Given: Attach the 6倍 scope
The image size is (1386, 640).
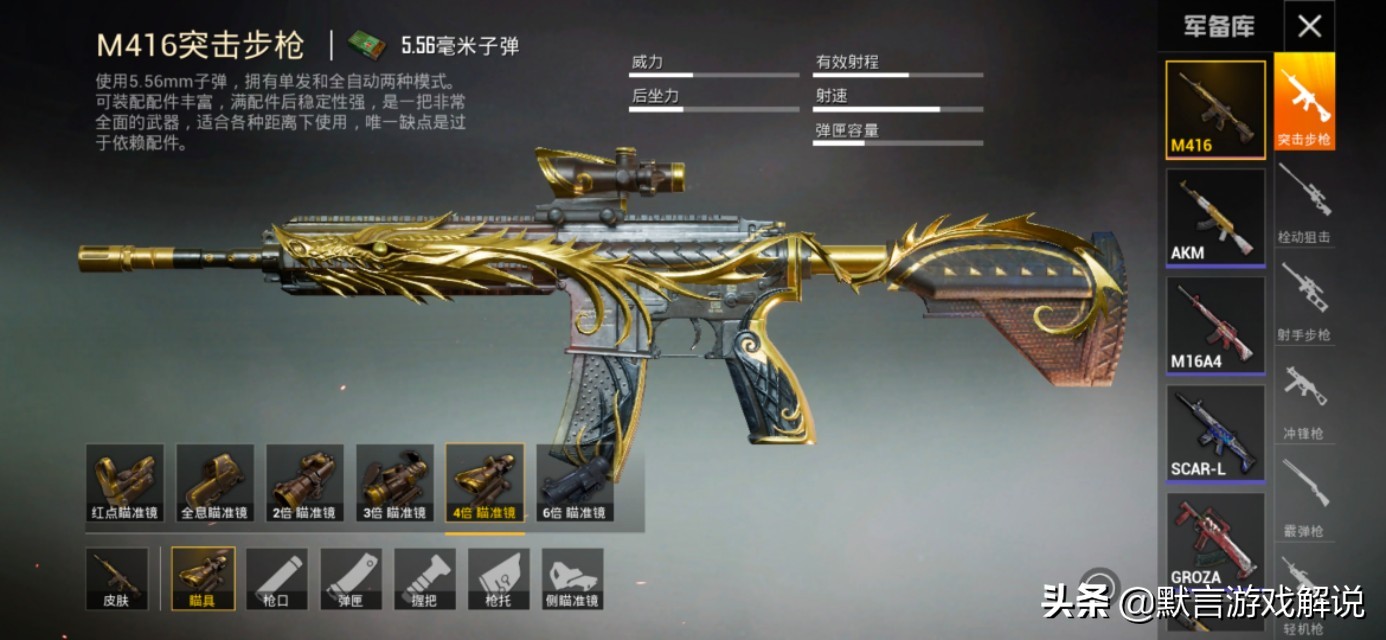Looking at the screenshot, I should 574,483.
